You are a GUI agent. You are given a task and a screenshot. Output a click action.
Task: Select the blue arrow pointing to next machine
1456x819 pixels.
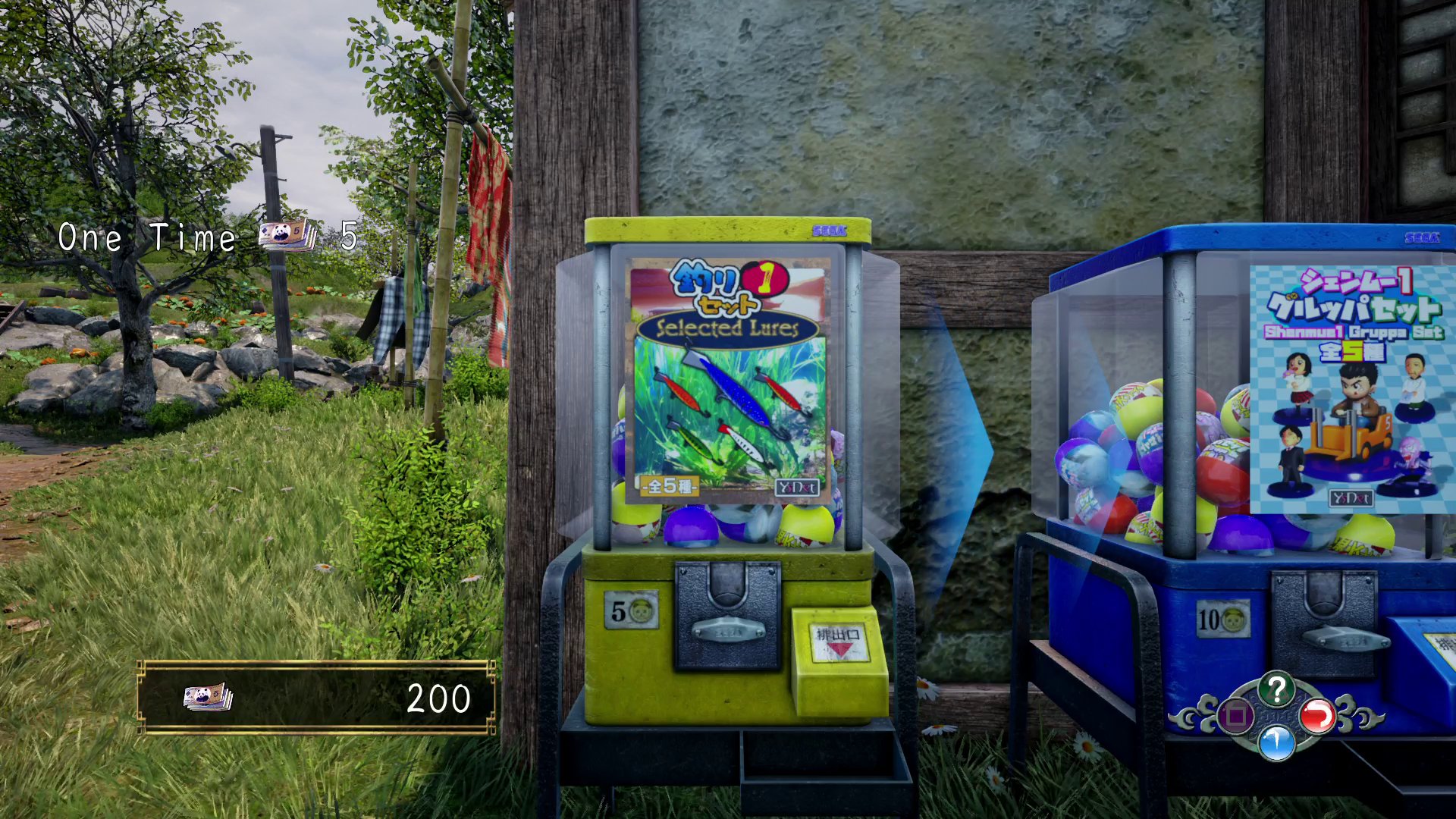952,447
